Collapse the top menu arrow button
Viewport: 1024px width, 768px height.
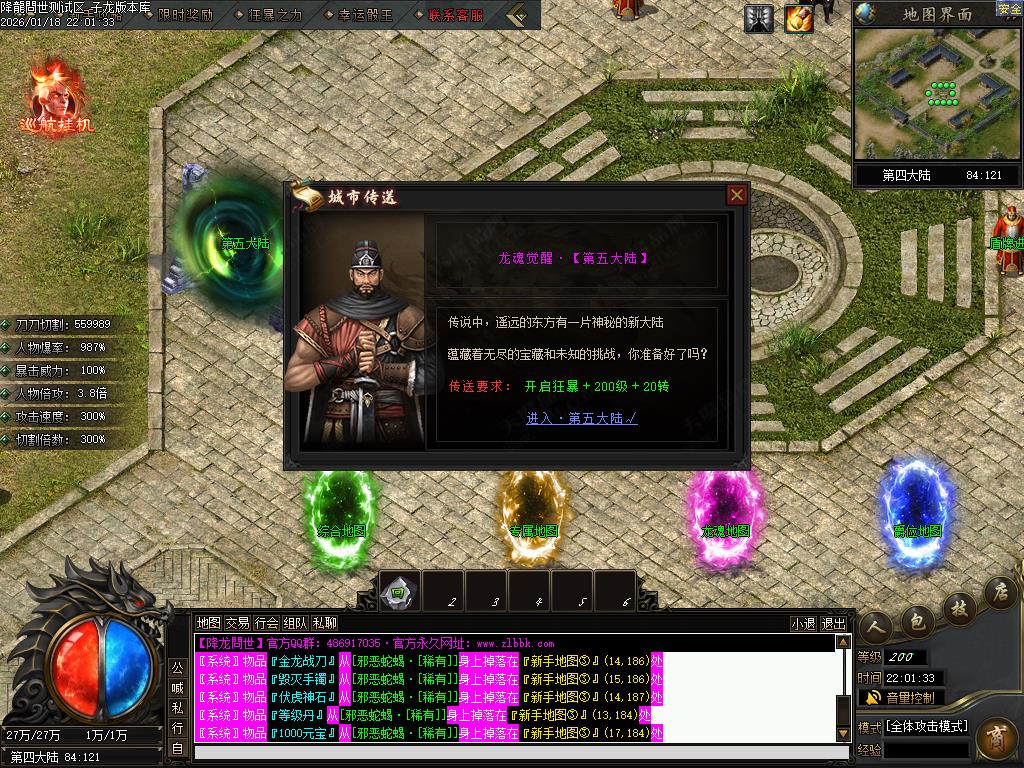point(519,15)
